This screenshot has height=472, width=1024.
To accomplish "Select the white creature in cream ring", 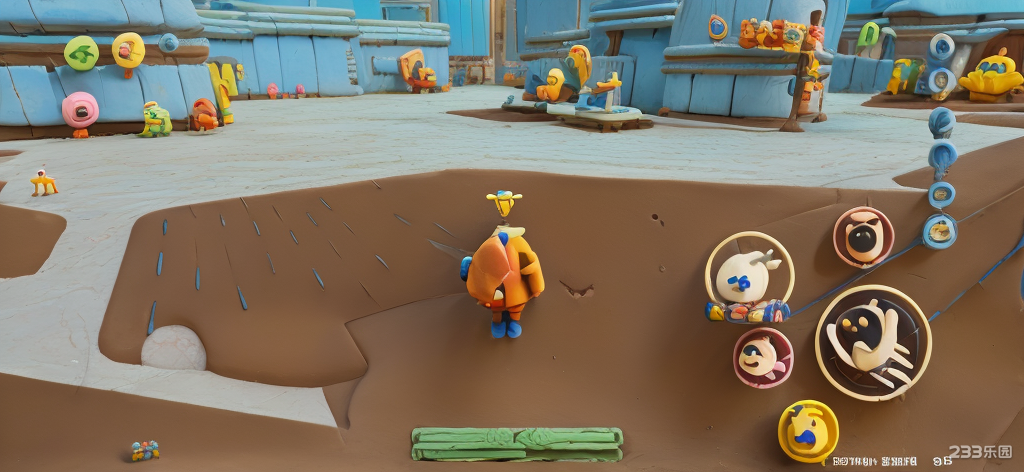I will [749, 275].
